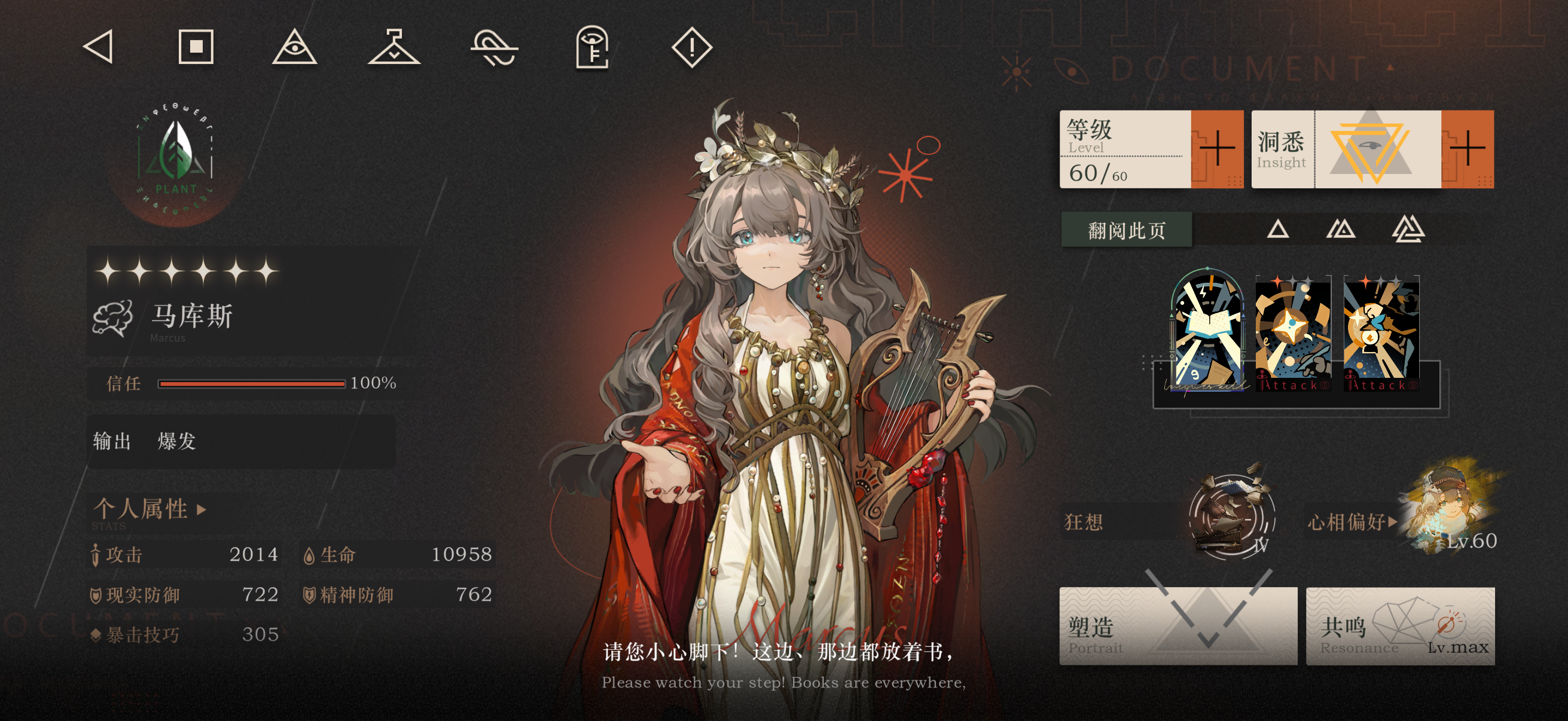Click the 信任 trust progress bar at 100%
Image resolution: width=1568 pixels, height=721 pixels.
[x=252, y=384]
